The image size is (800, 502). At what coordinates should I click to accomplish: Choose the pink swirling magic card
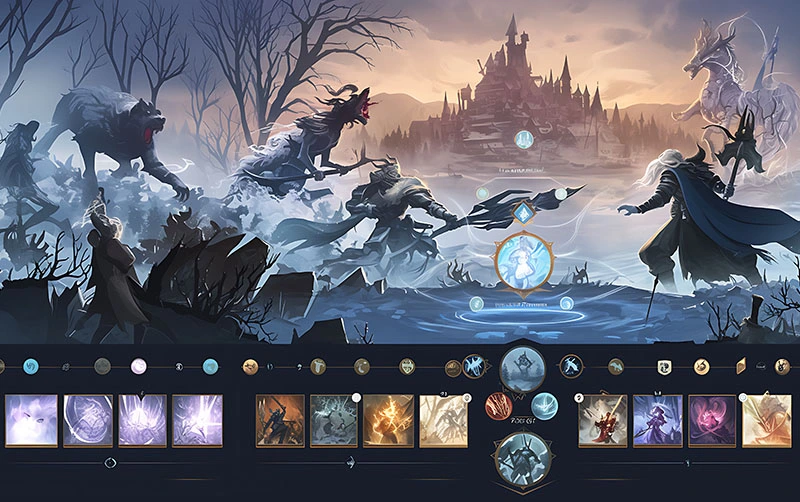coord(711,419)
